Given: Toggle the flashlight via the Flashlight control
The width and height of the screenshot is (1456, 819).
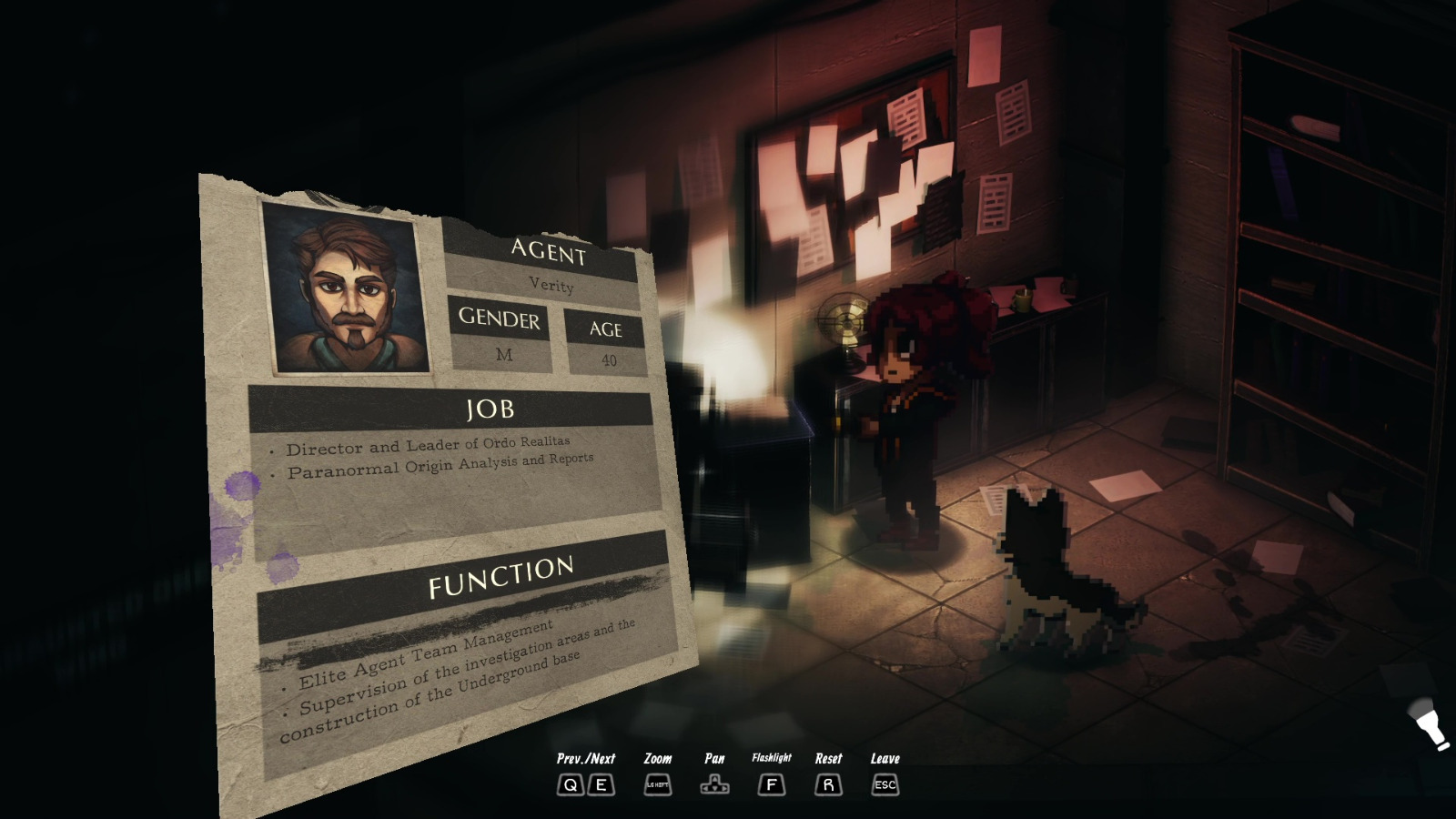Looking at the screenshot, I should tap(772, 784).
